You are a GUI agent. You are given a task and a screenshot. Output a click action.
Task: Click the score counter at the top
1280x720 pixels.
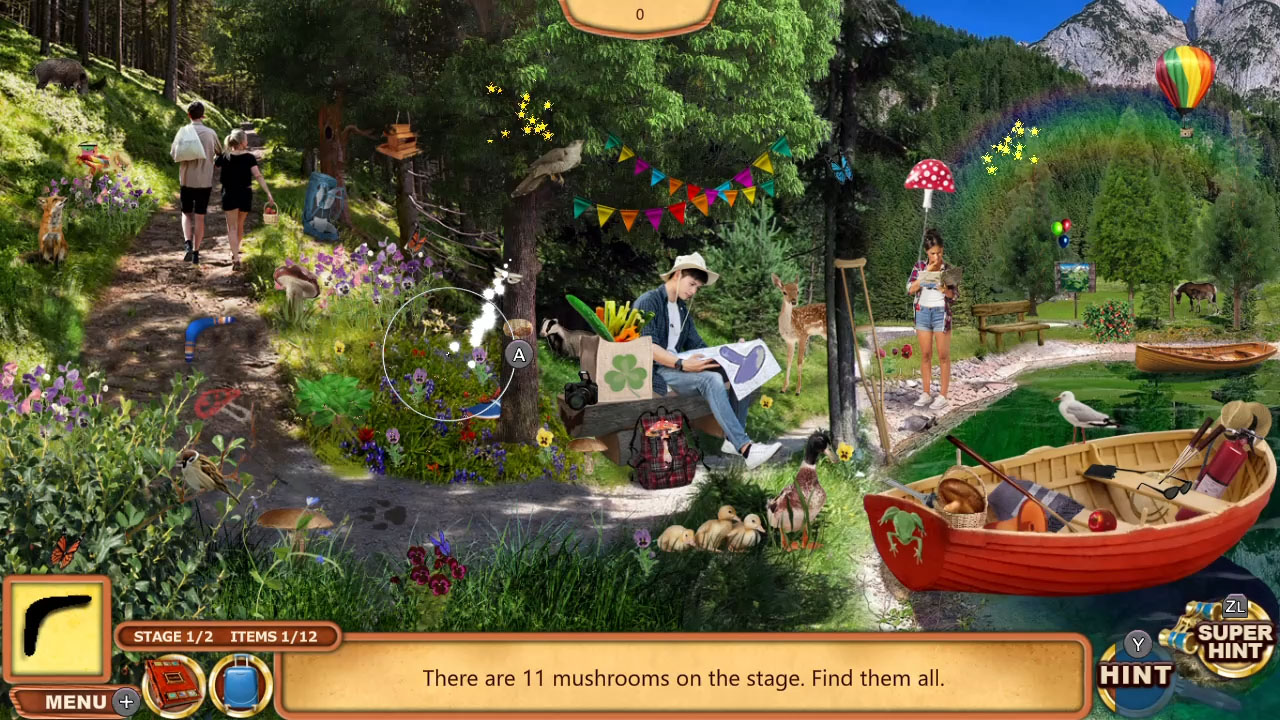click(640, 14)
